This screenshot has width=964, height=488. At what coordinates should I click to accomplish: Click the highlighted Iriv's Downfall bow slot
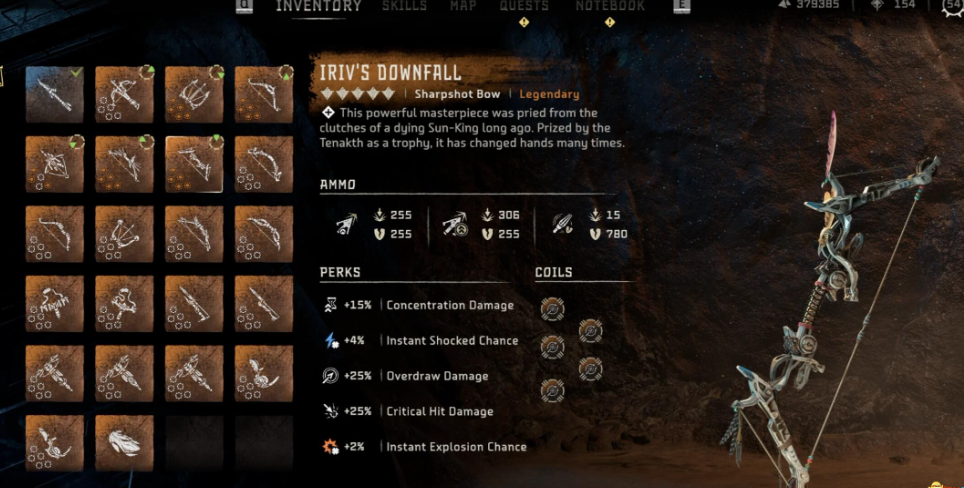click(x=194, y=164)
